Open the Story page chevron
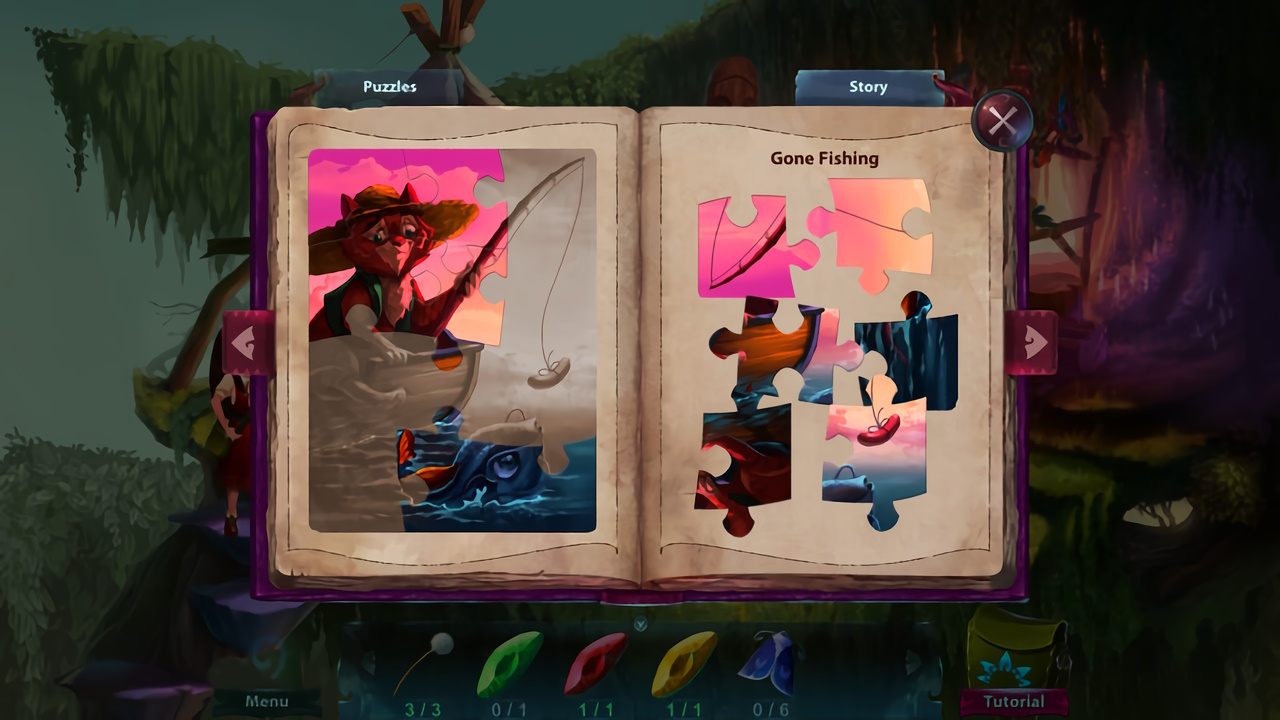The width and height of the screenshot is (1280, 720). [x=867, y=87]
